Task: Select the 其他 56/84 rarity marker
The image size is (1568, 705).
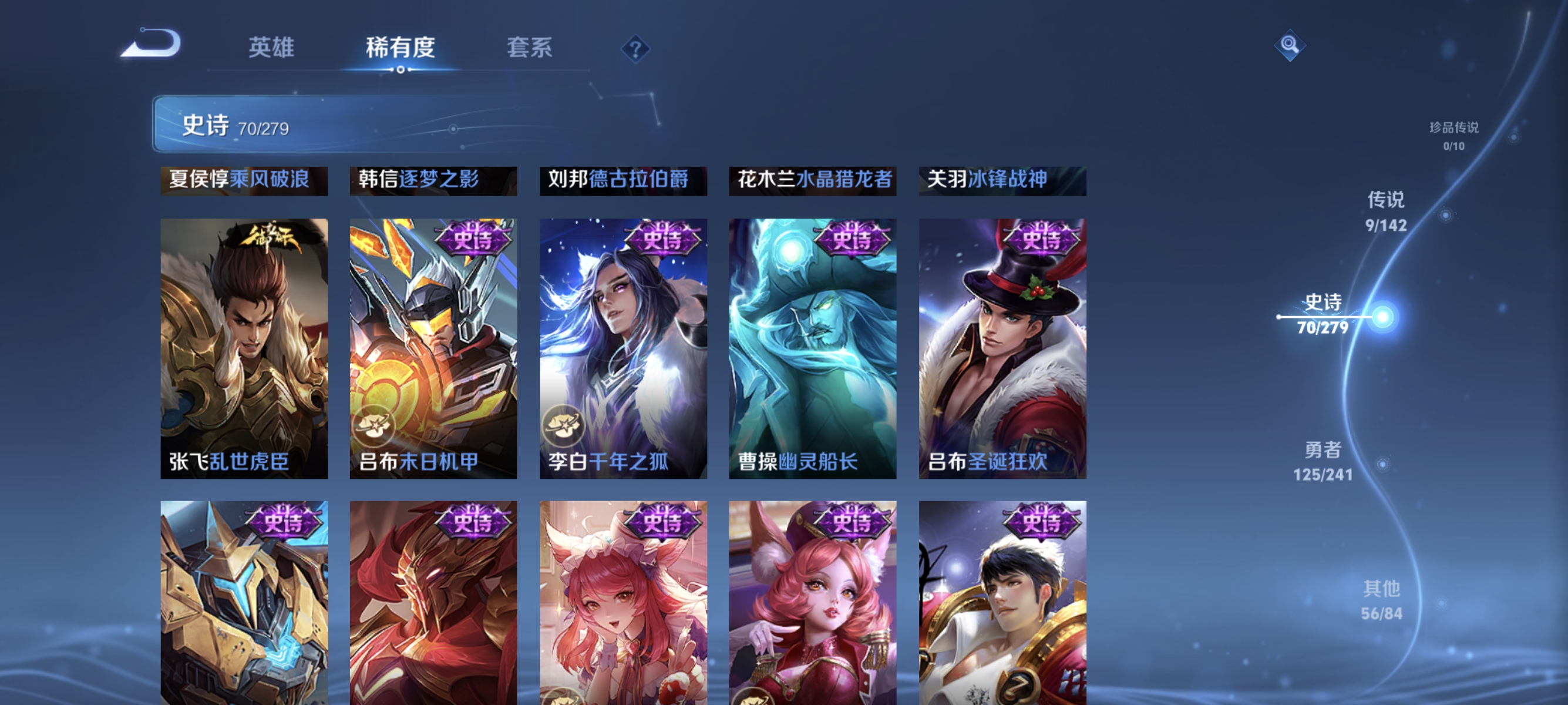Action: (x=1381, y=600)
